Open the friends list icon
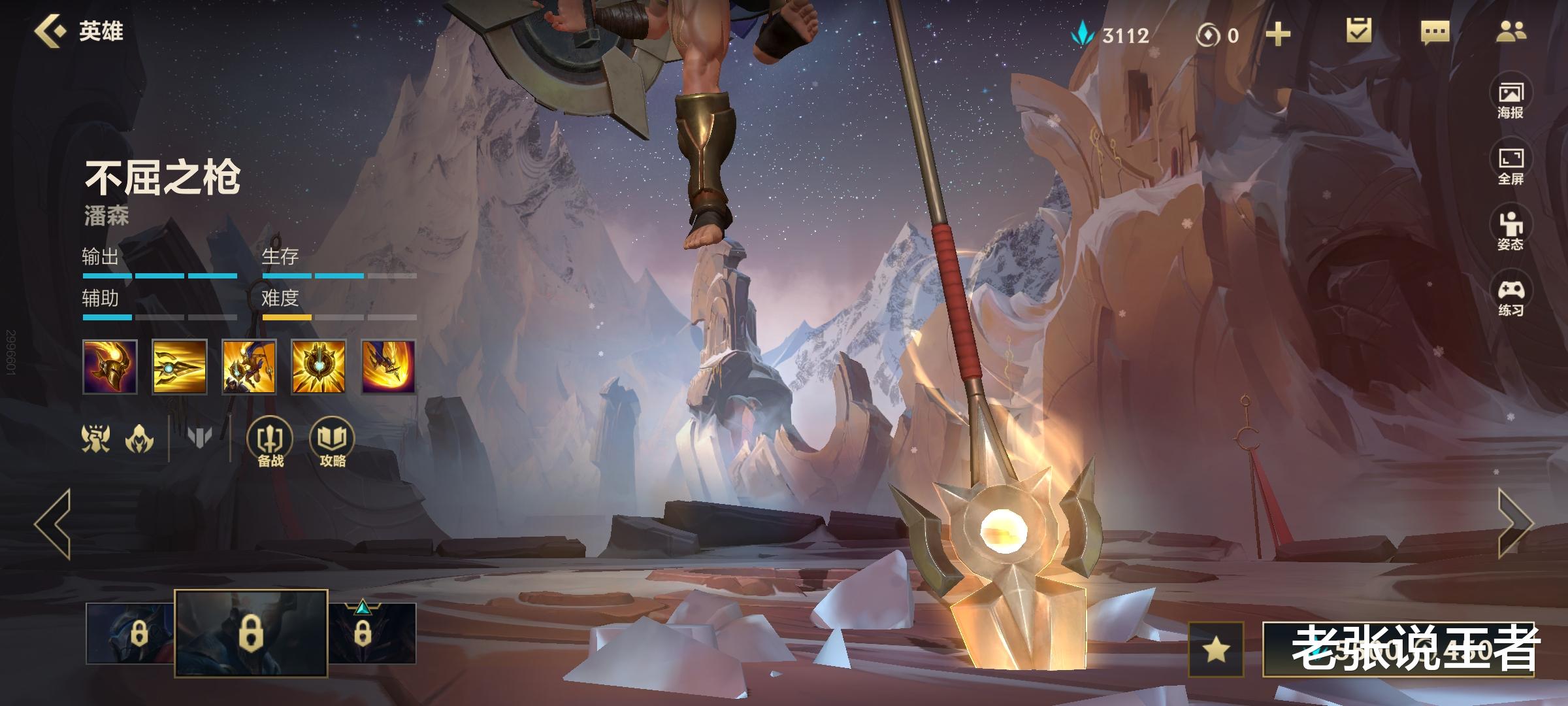 click(x=1511, y=31)
